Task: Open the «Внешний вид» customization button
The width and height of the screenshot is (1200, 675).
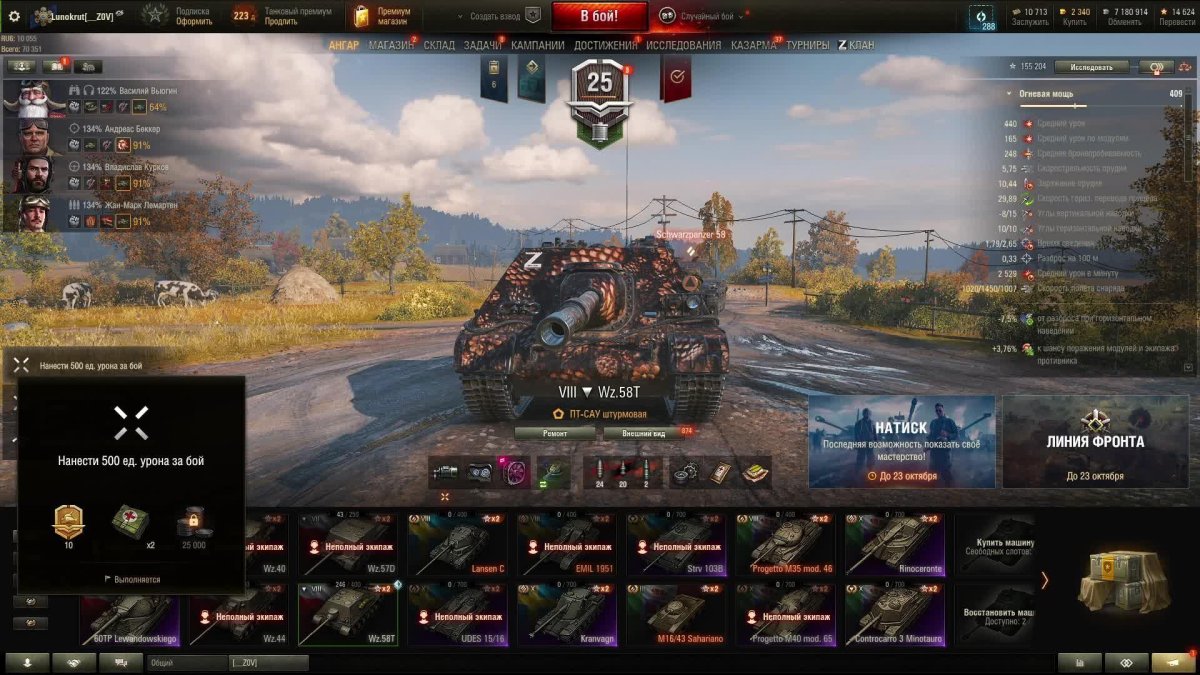Action: pos(643,433)
